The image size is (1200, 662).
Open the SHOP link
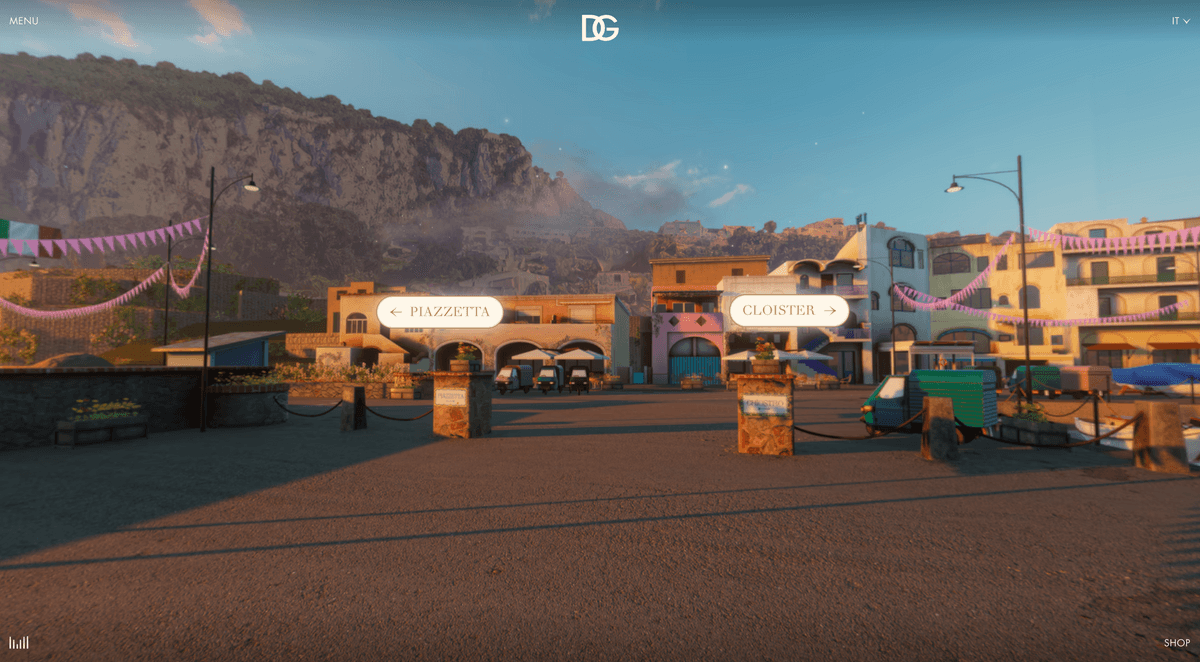pyautogui.click(x=1176, y=643)
